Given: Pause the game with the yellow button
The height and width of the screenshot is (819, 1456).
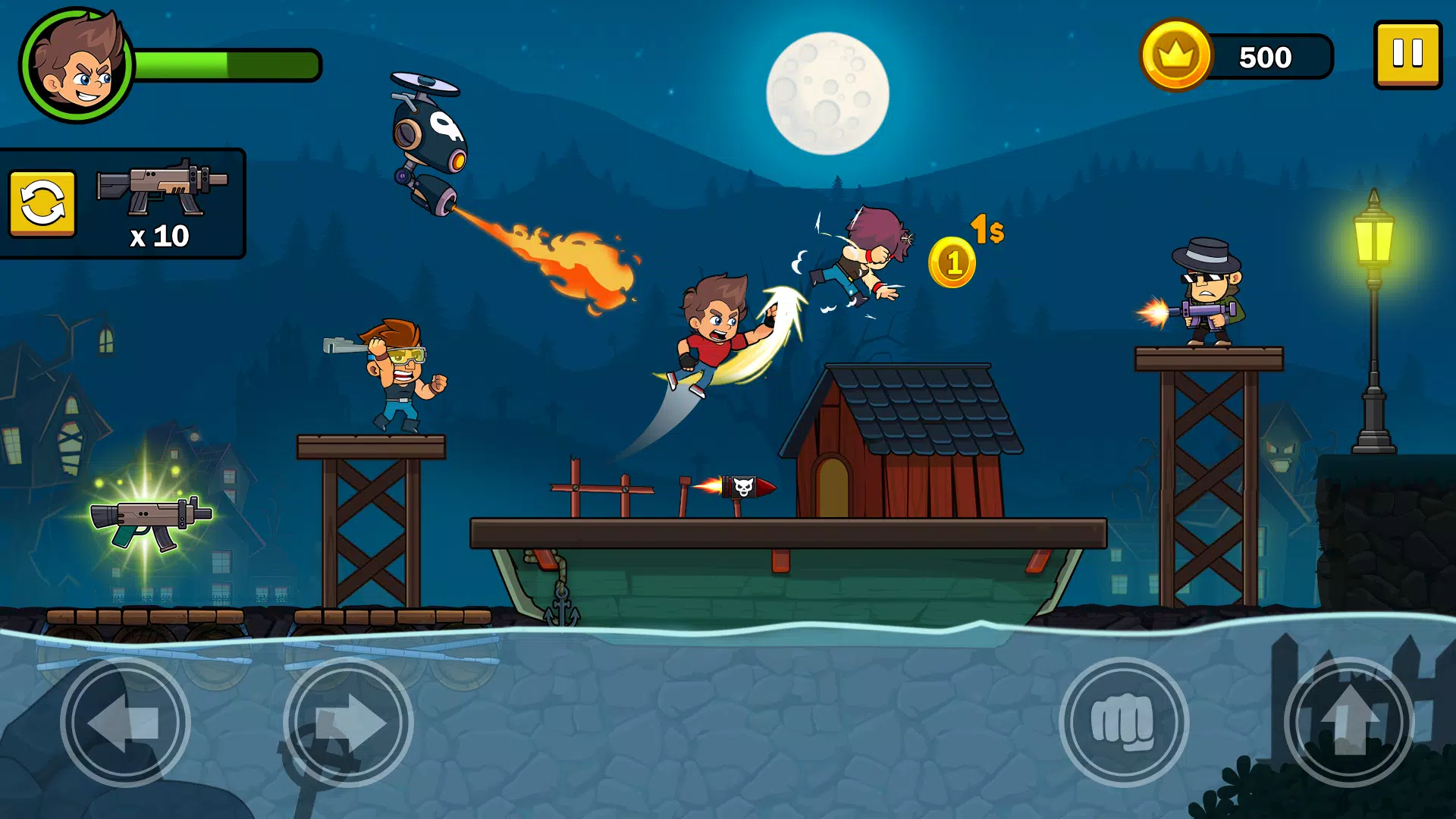Looking at the screenshot, I should point(1407,55).
